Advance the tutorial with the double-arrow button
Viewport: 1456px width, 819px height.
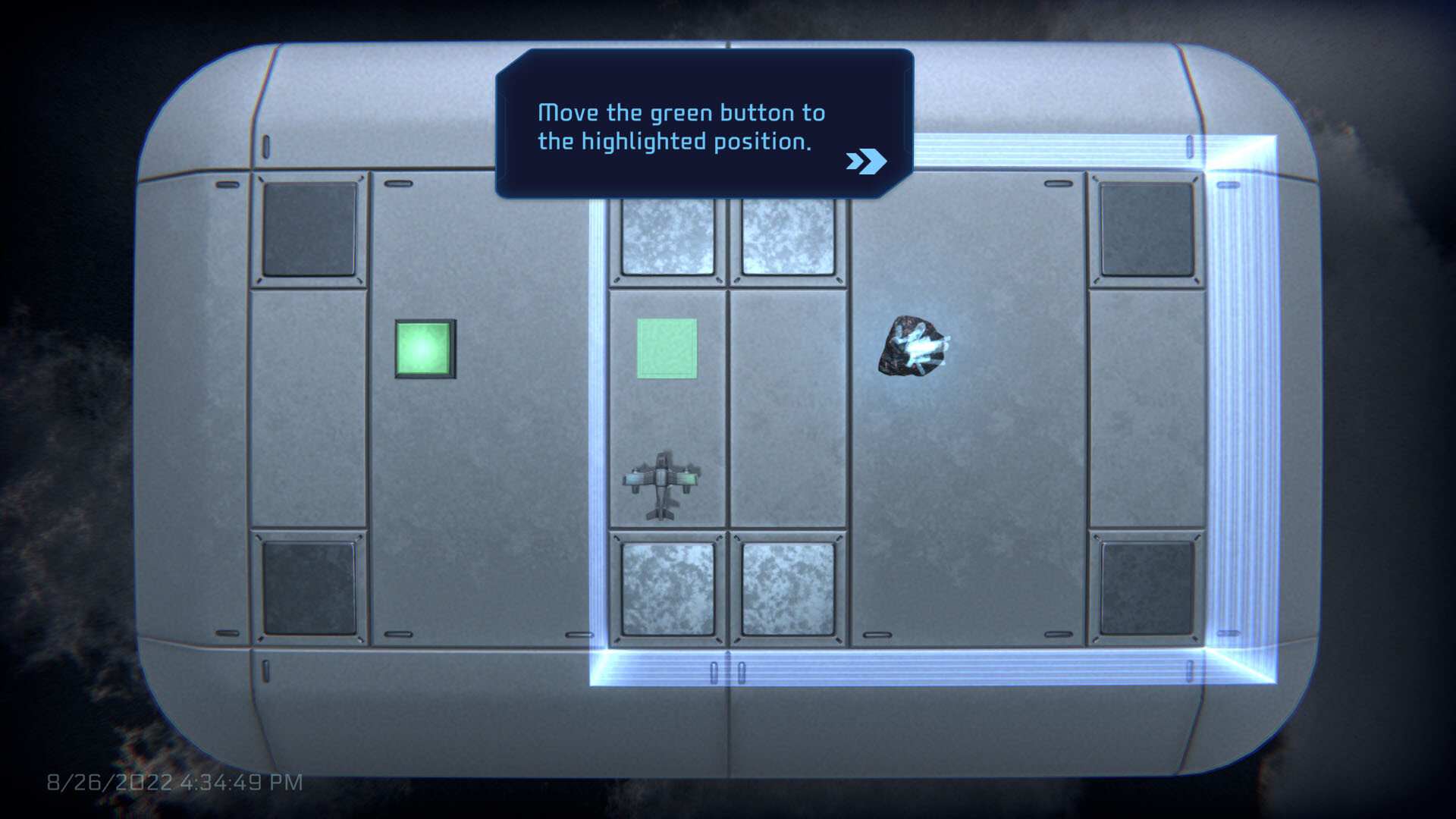867,160
